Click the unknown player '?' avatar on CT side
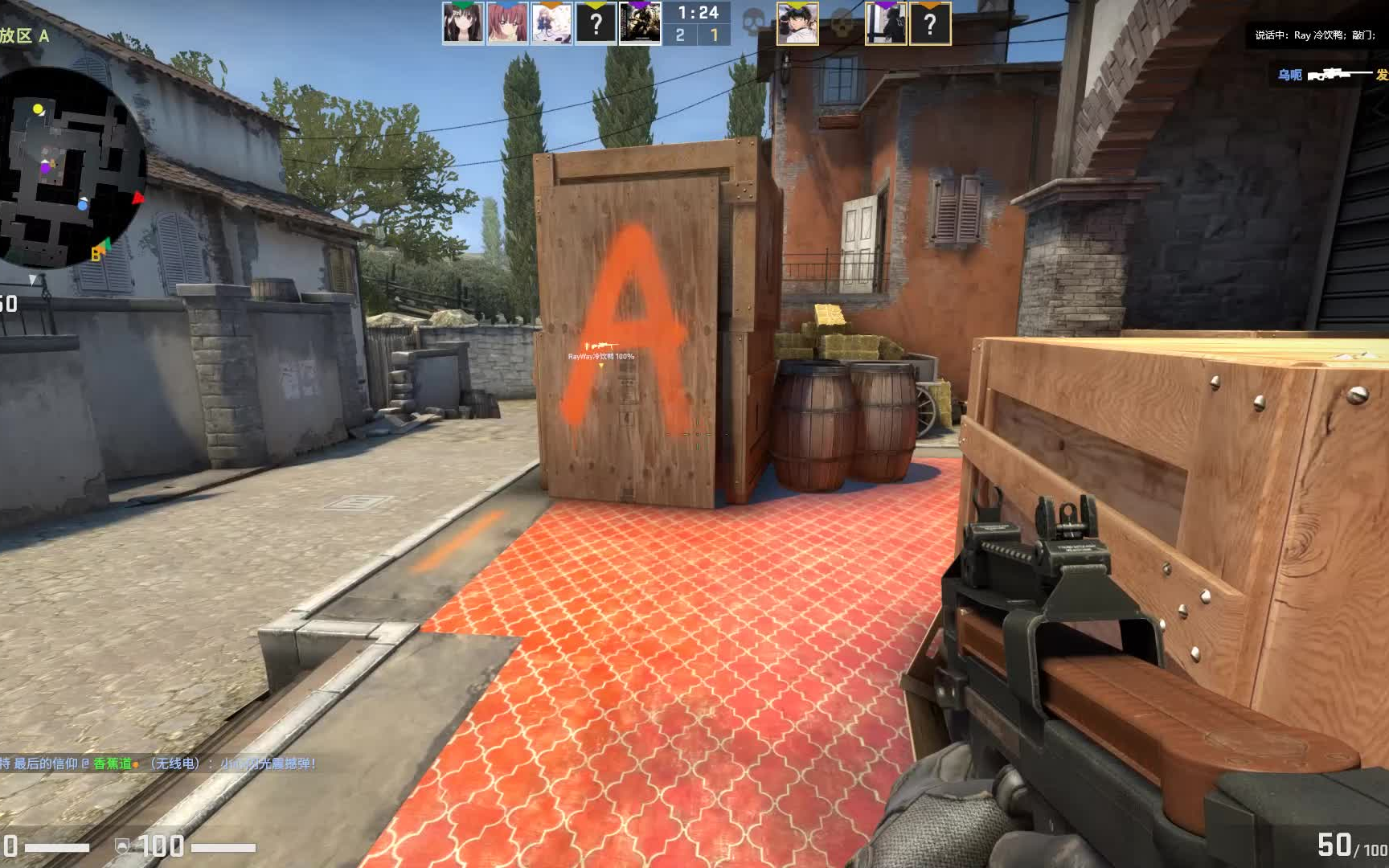 [594, 22]
